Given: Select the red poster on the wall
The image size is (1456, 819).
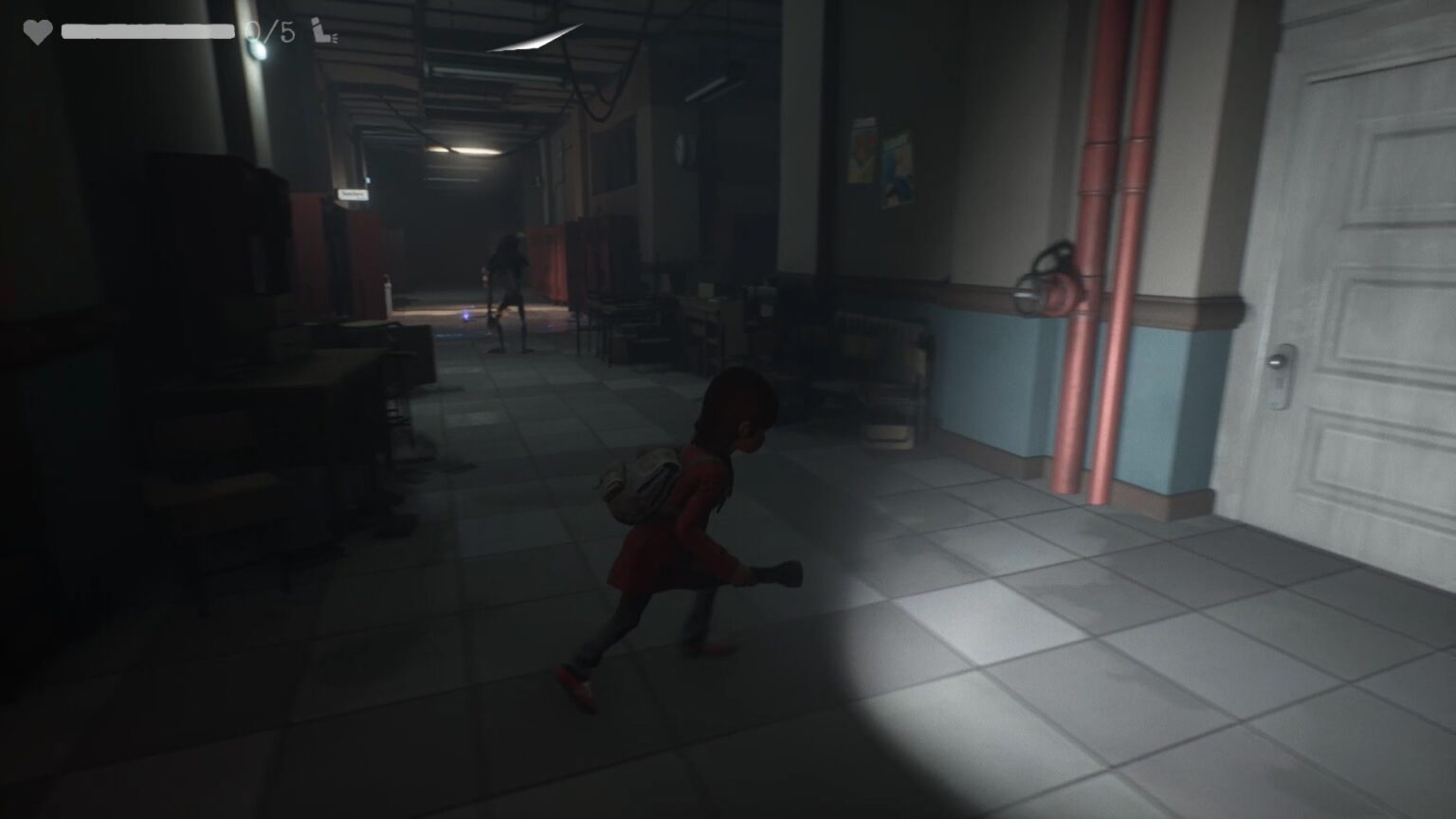Looking at the screenshot, I should click(x=862, y=152).
